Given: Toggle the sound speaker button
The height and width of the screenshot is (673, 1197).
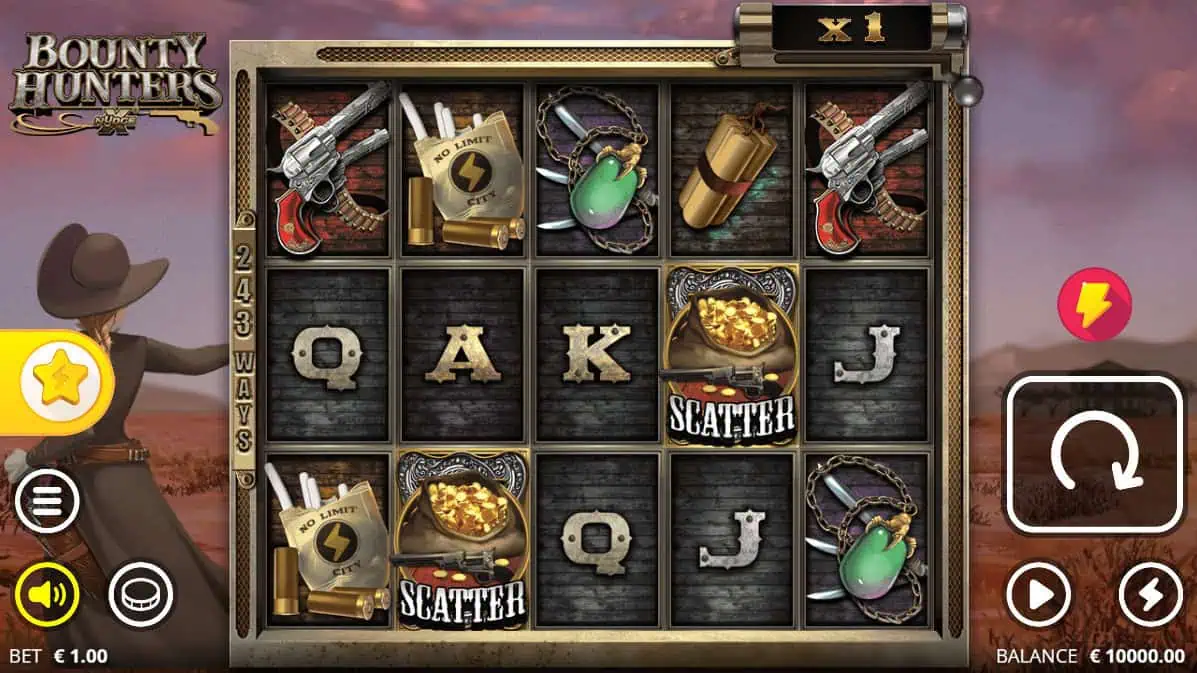Looking at the screenshot, I should (x=47, y=595).
